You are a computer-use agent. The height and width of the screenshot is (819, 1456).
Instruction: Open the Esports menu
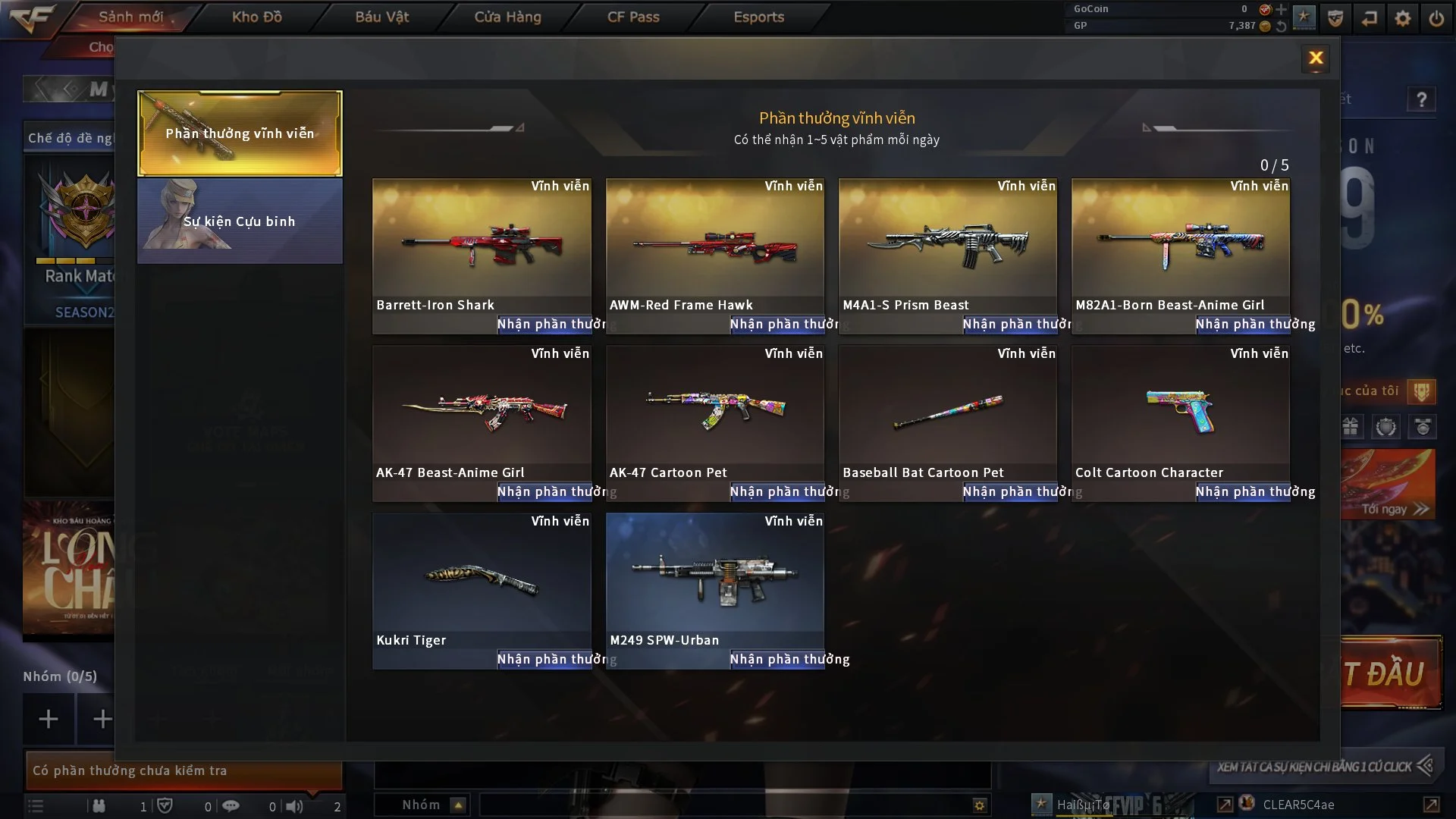click(758, 17)
